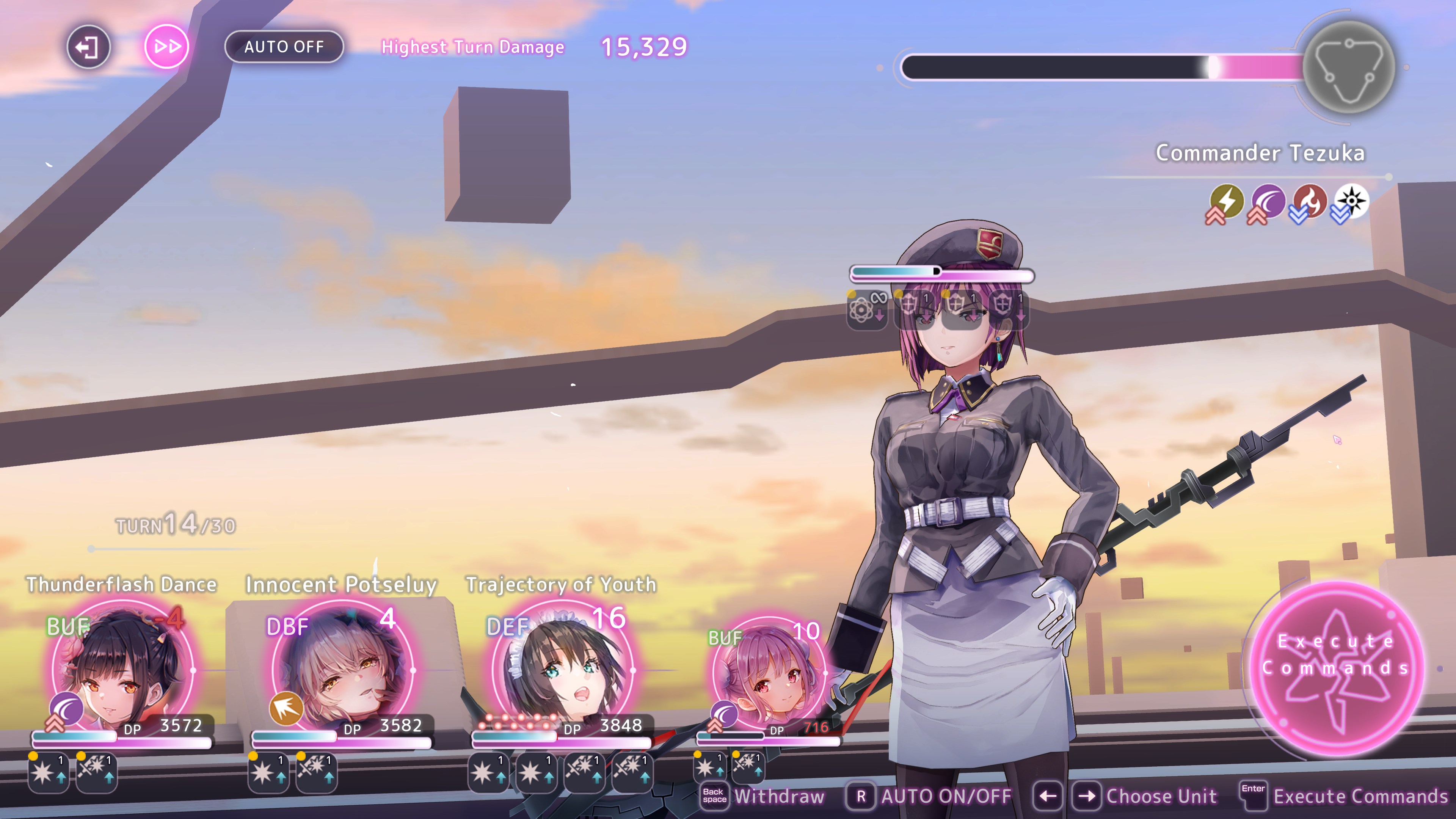1456x819 pixels.
Task: Click the AUTO ON/OFF bottom label
Action: tap(946, 796)
